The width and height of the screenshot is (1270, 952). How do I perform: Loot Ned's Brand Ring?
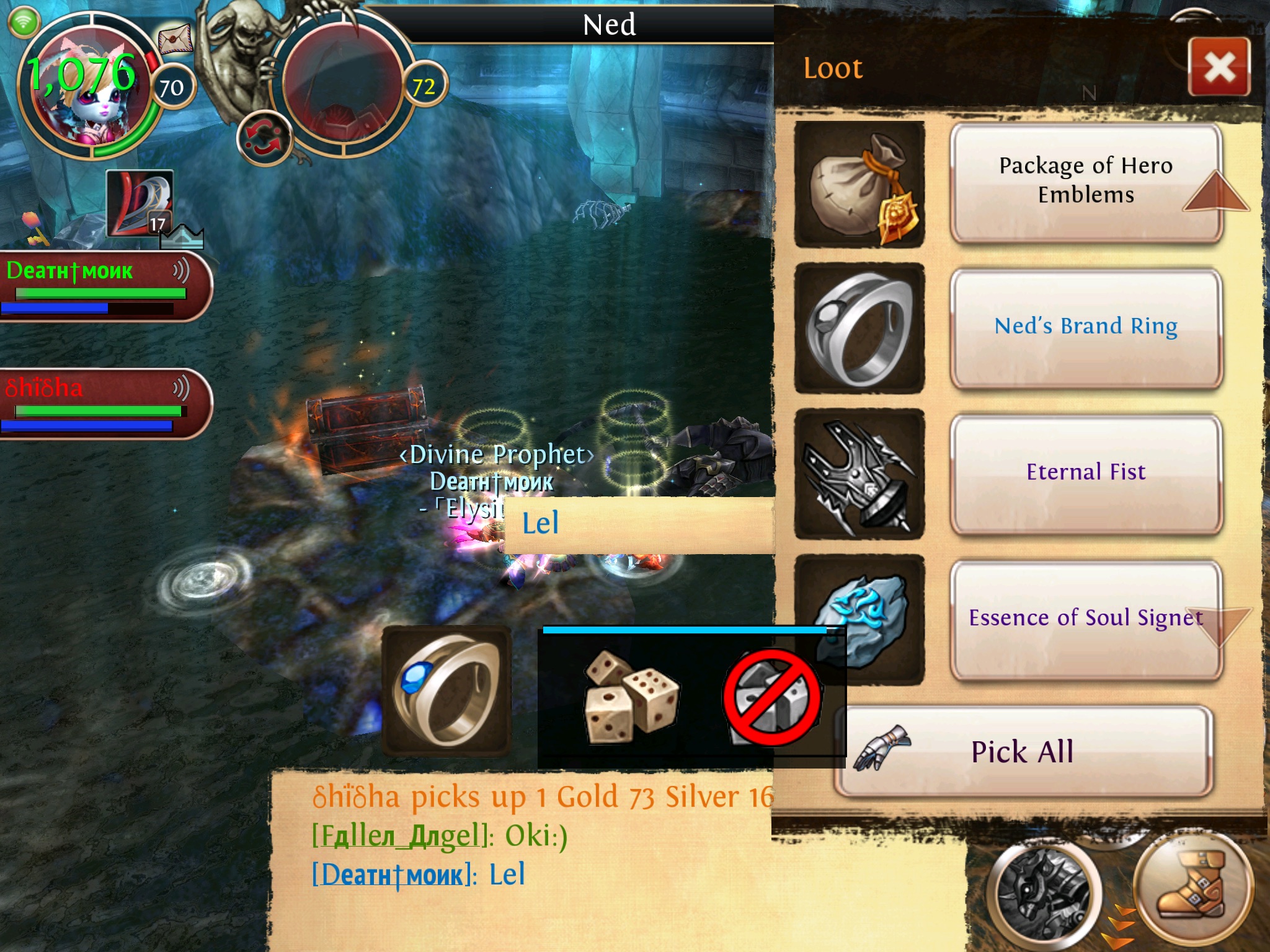pyautogui.click(x=1085, y=327)
